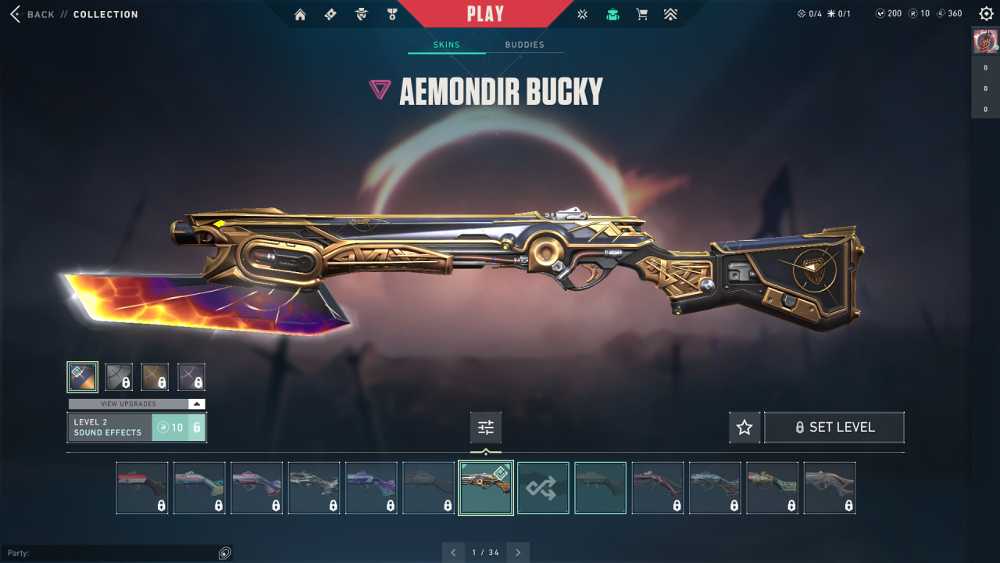Select the default Bucky skin thumbnail

pyautogui.click(x=600, y=488)
